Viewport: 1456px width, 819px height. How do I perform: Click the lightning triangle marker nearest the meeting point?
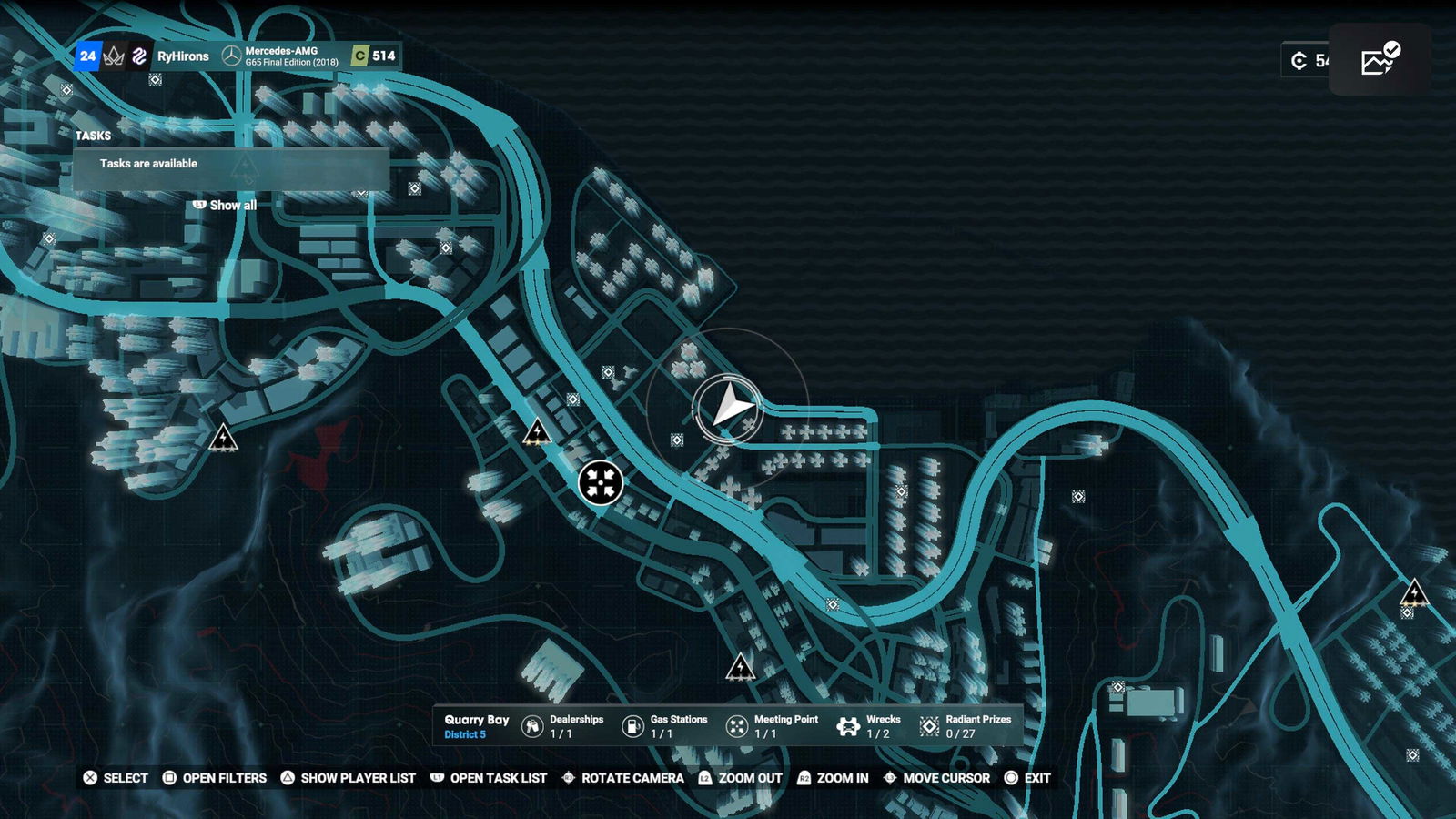point(537,431)
